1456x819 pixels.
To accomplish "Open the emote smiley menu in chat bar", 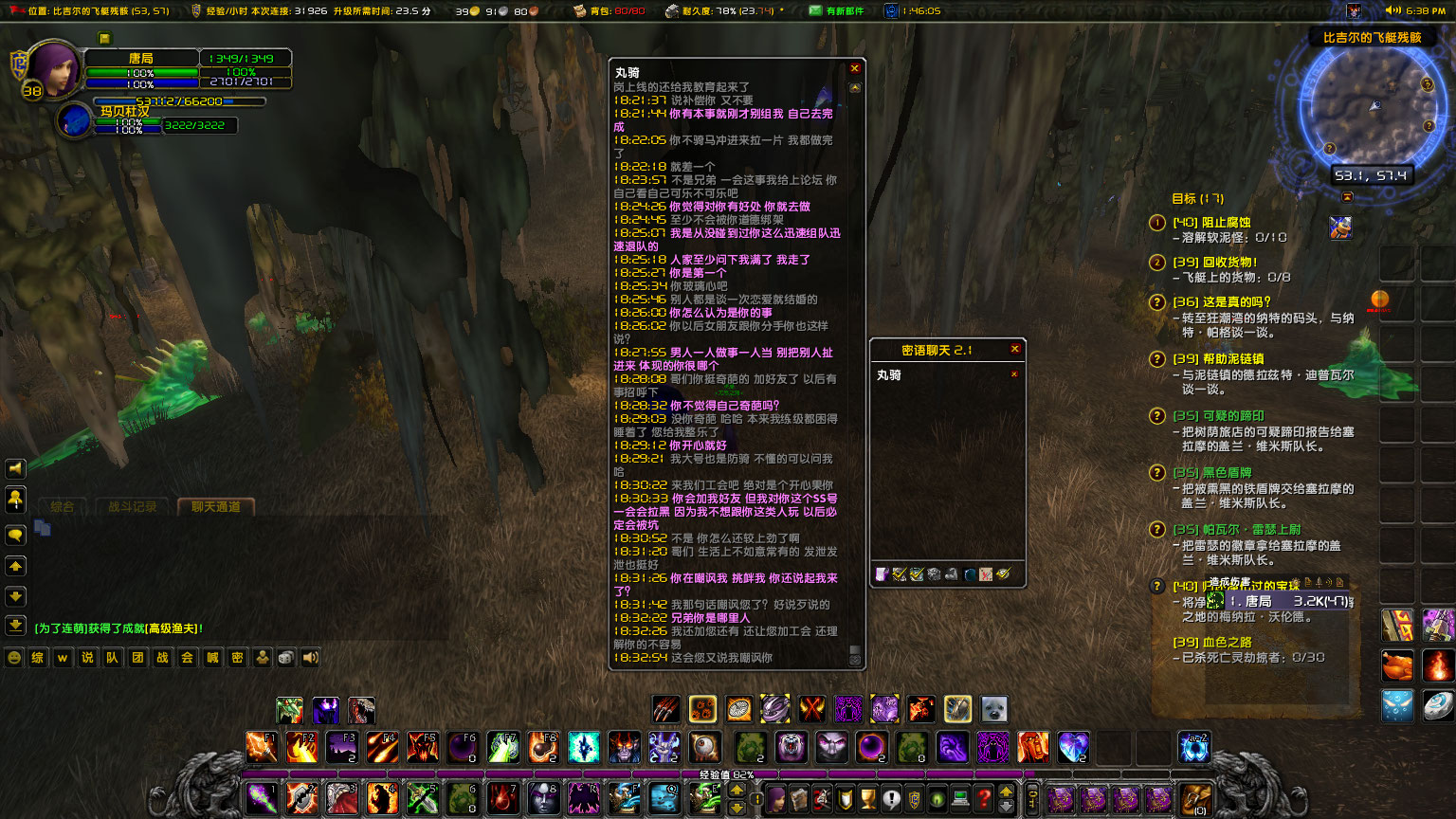I will tap(13, 657).
